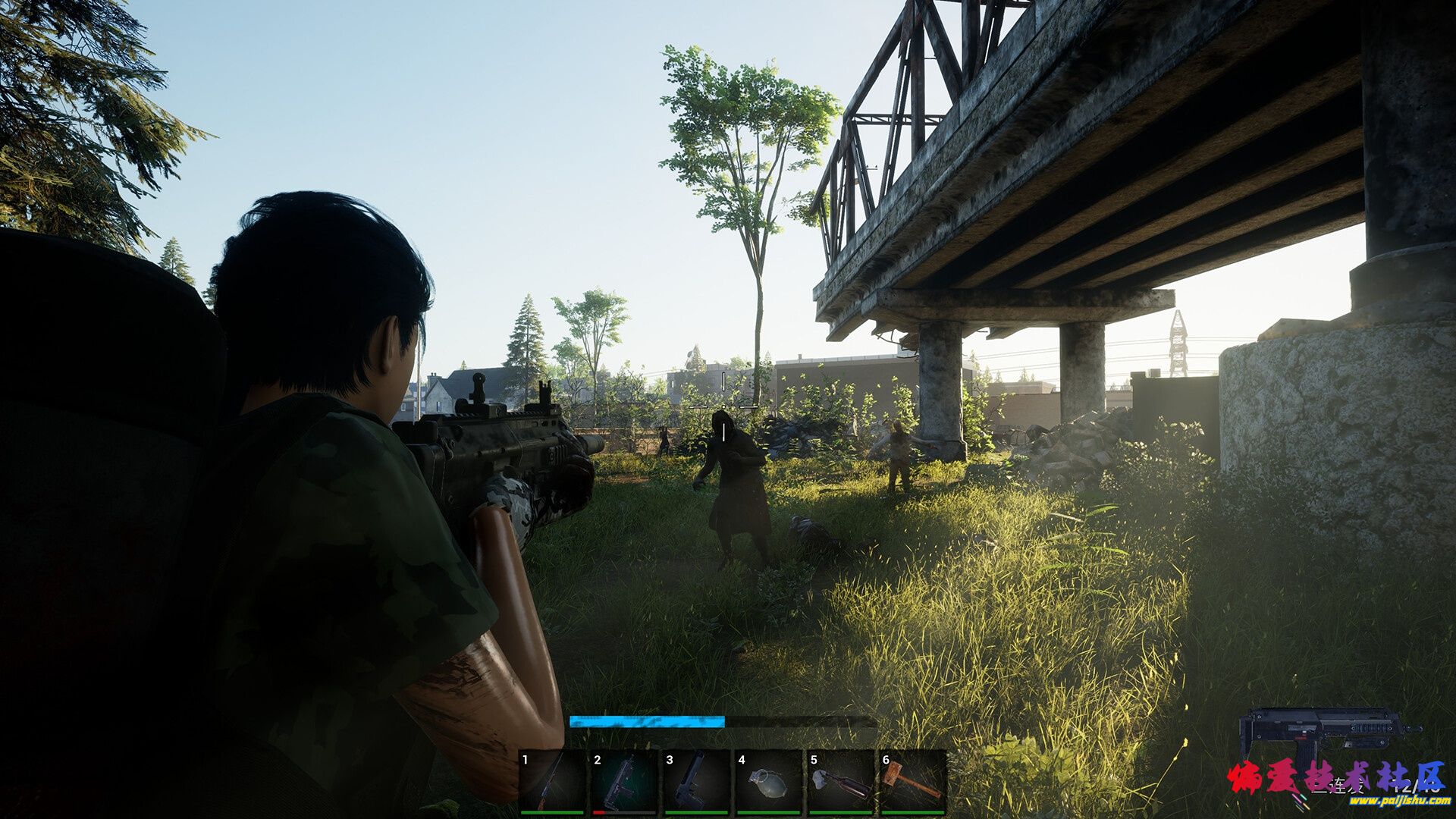Click the equipped submachine gun icon

click(x=1327, y=734)
